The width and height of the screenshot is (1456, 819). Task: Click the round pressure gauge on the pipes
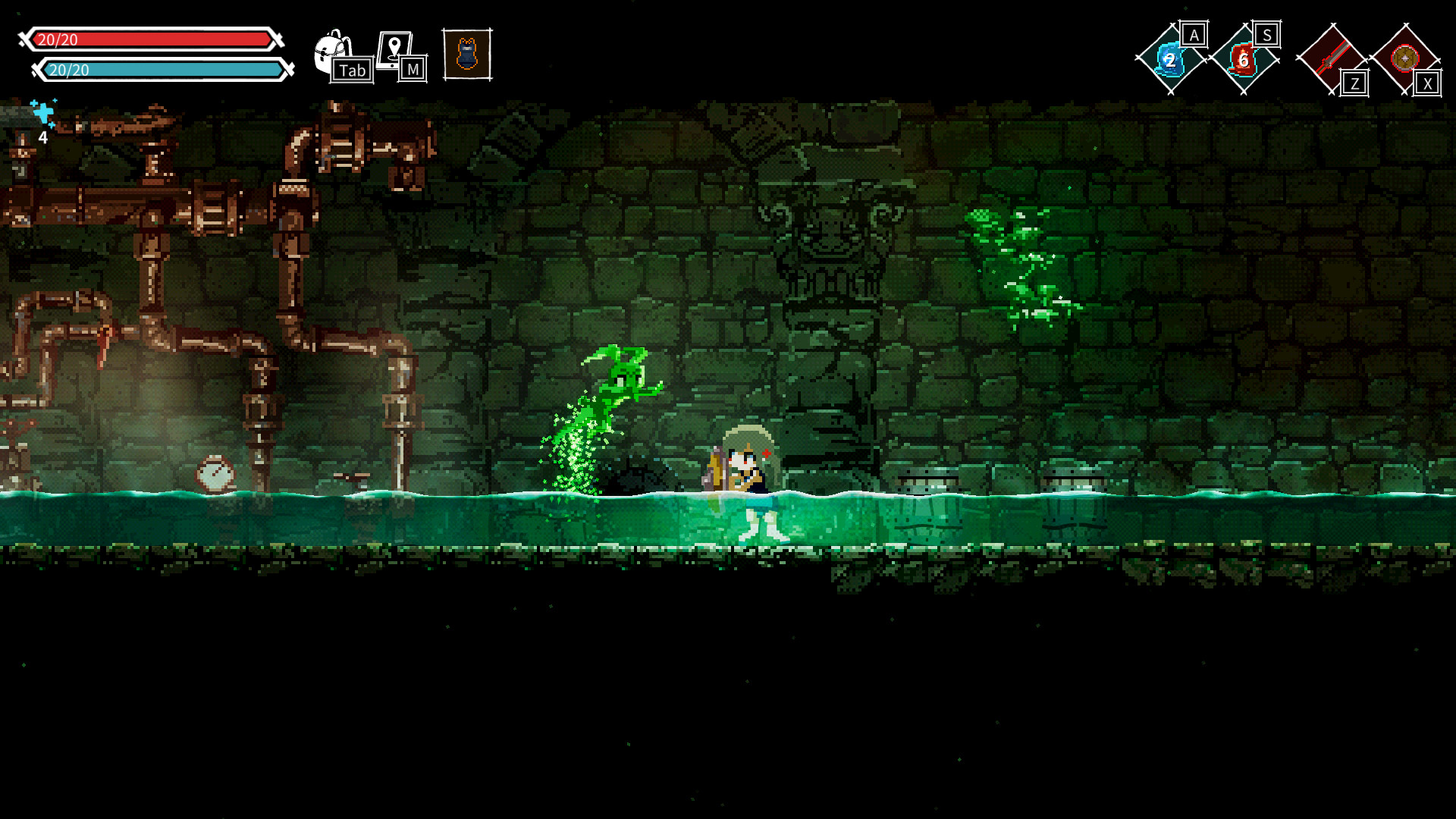click(217, 474)
